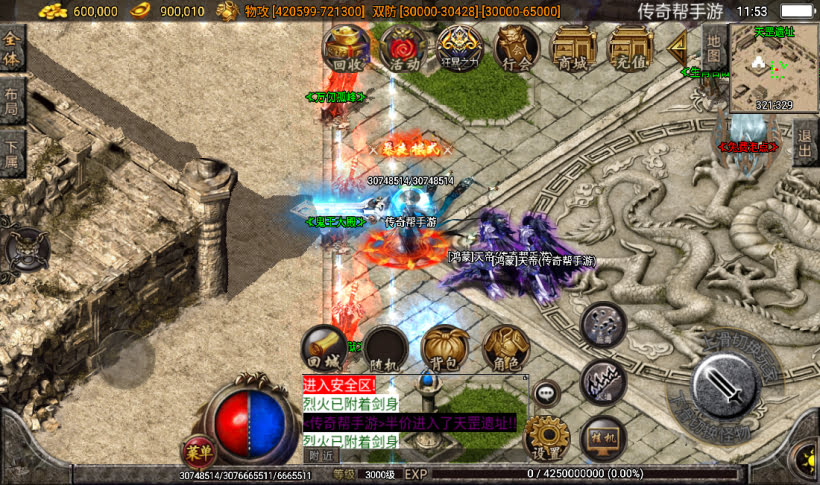Open the 菜单 menu button
This screenshot has height=485, width=820.
pyautogui.click(x=197, y=452)
